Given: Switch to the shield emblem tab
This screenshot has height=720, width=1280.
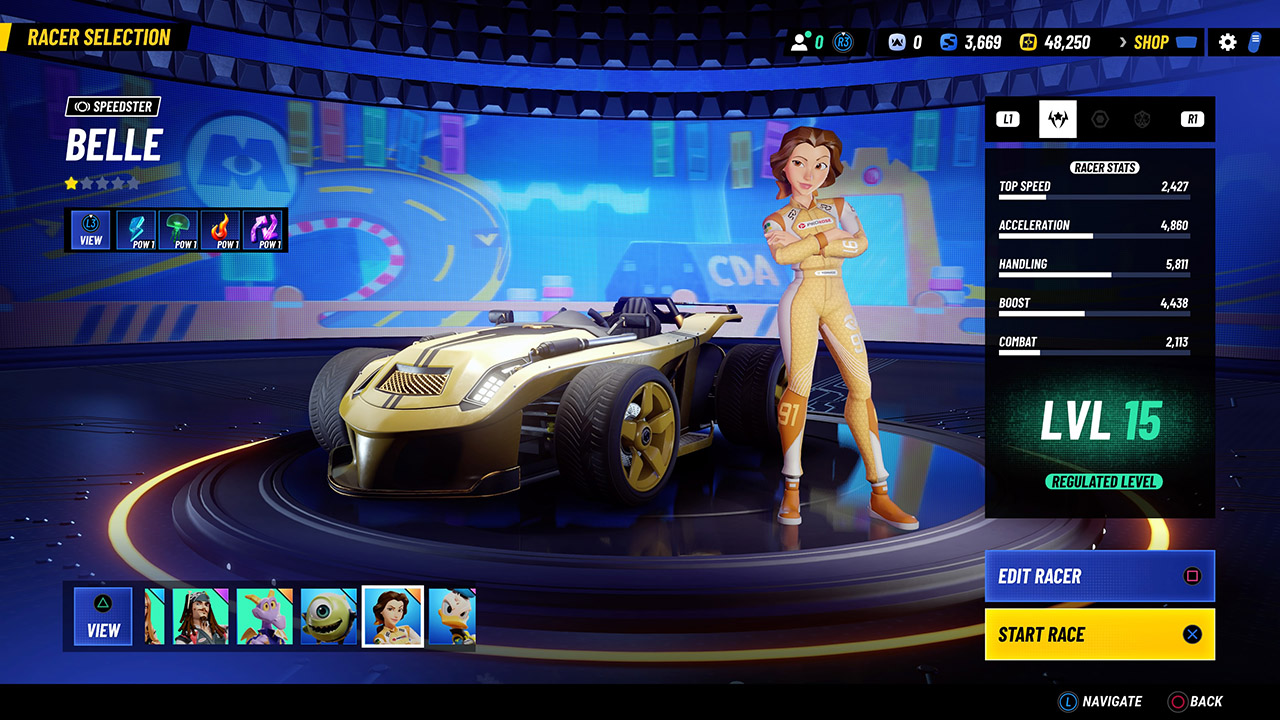Looking at the screenshot, I should pos(1142,119).
